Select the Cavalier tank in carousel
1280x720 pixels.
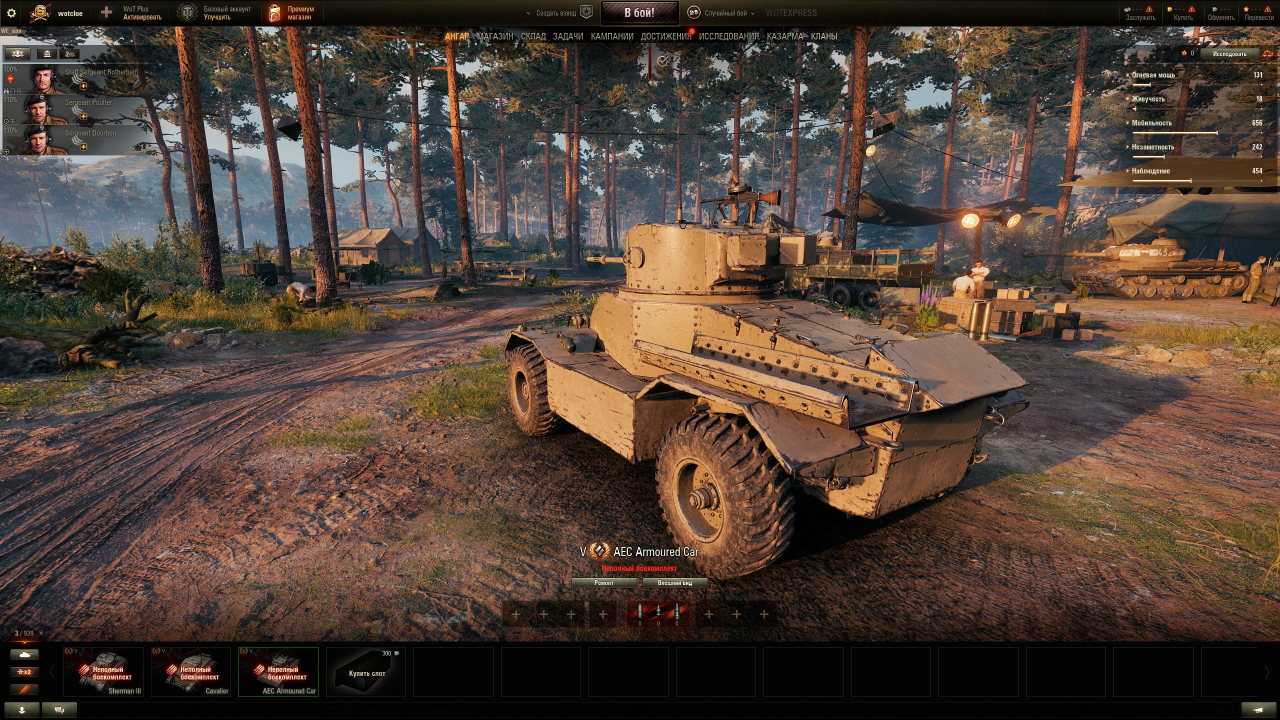point(191,671)
